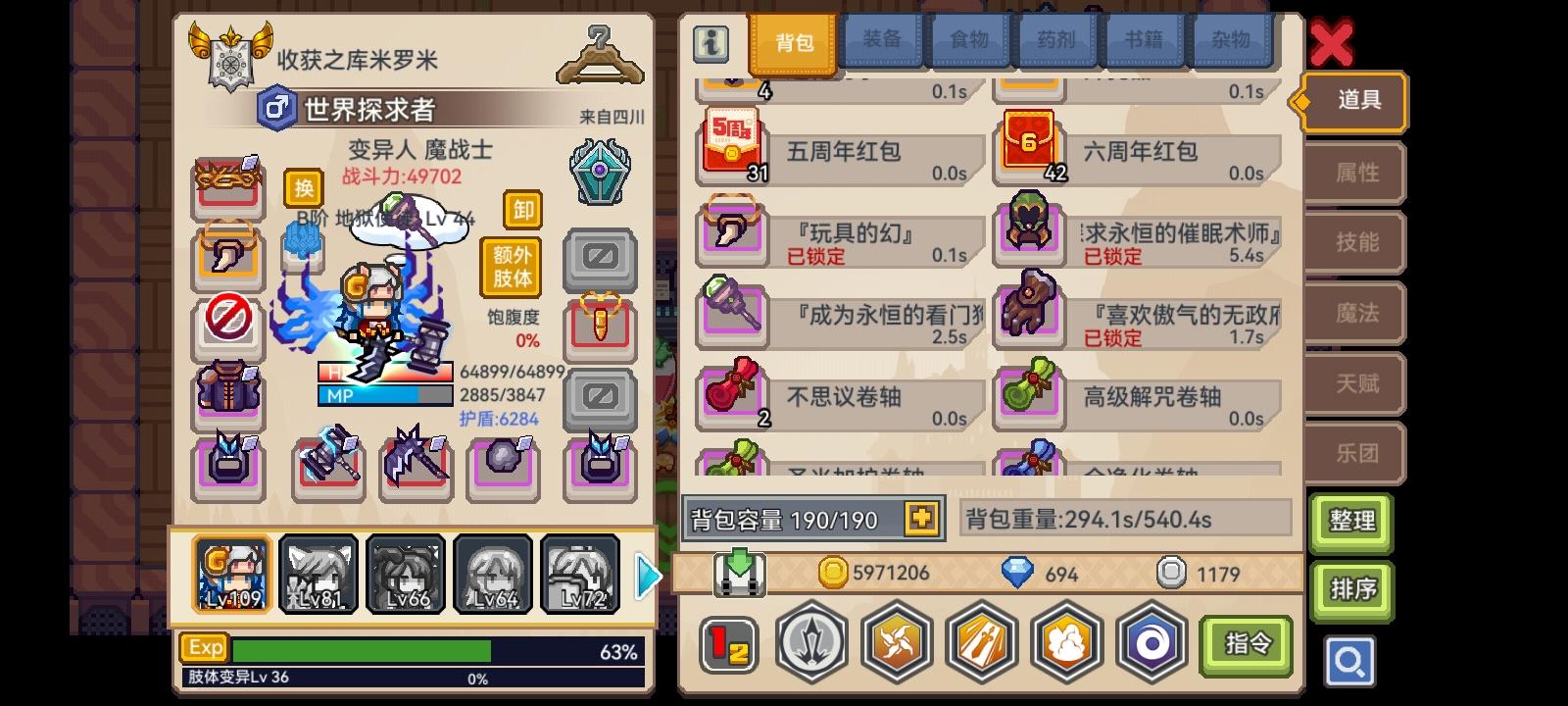The image size is (1568, 706).
Task: Tap the magnifier search icon
Action: [x=1350, y=662]
